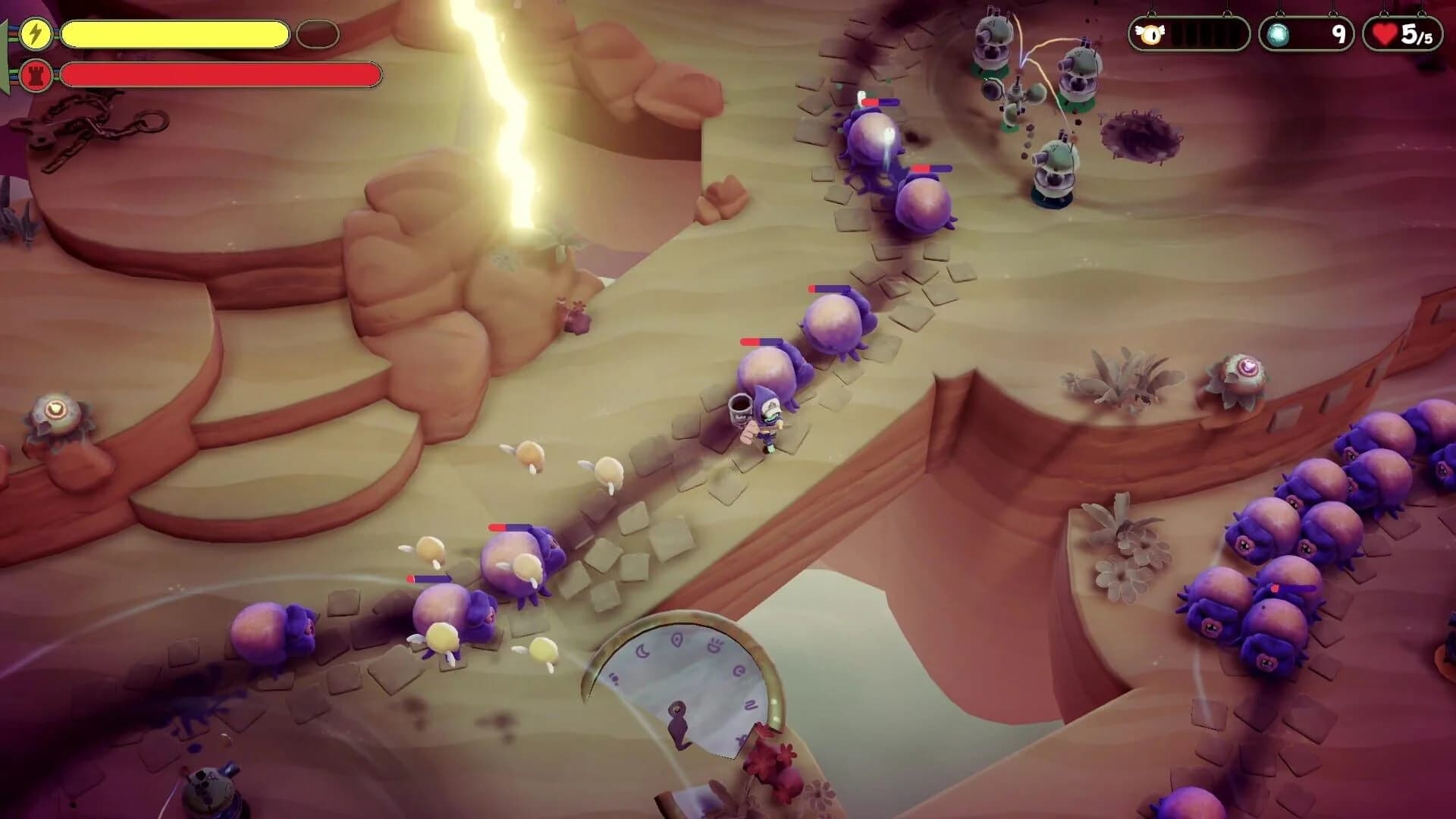Click the teardrop symbol on the clock dial
The height and width of the screenshot is (819, 1456).
coord(678,639)
